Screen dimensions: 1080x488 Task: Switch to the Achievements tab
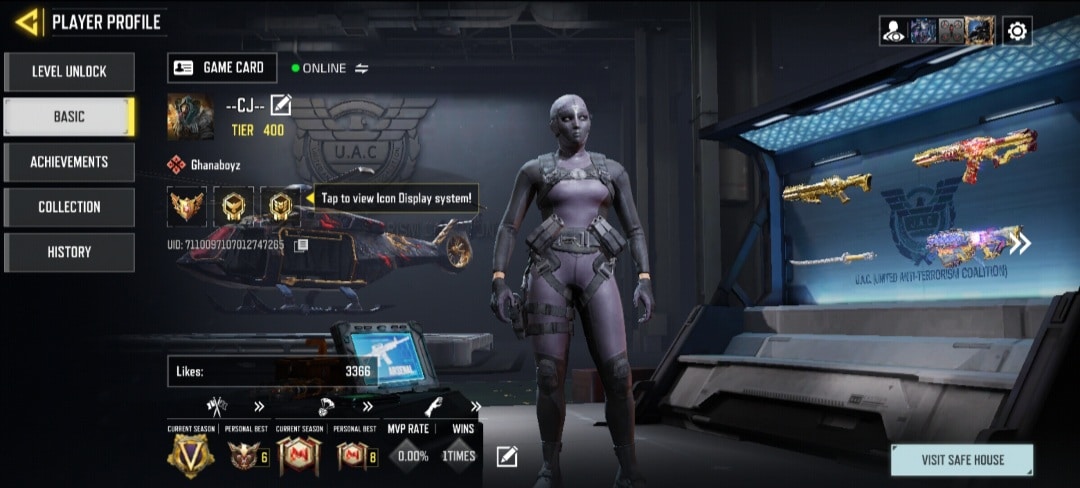pyautogui.click(x=69, y=162)
